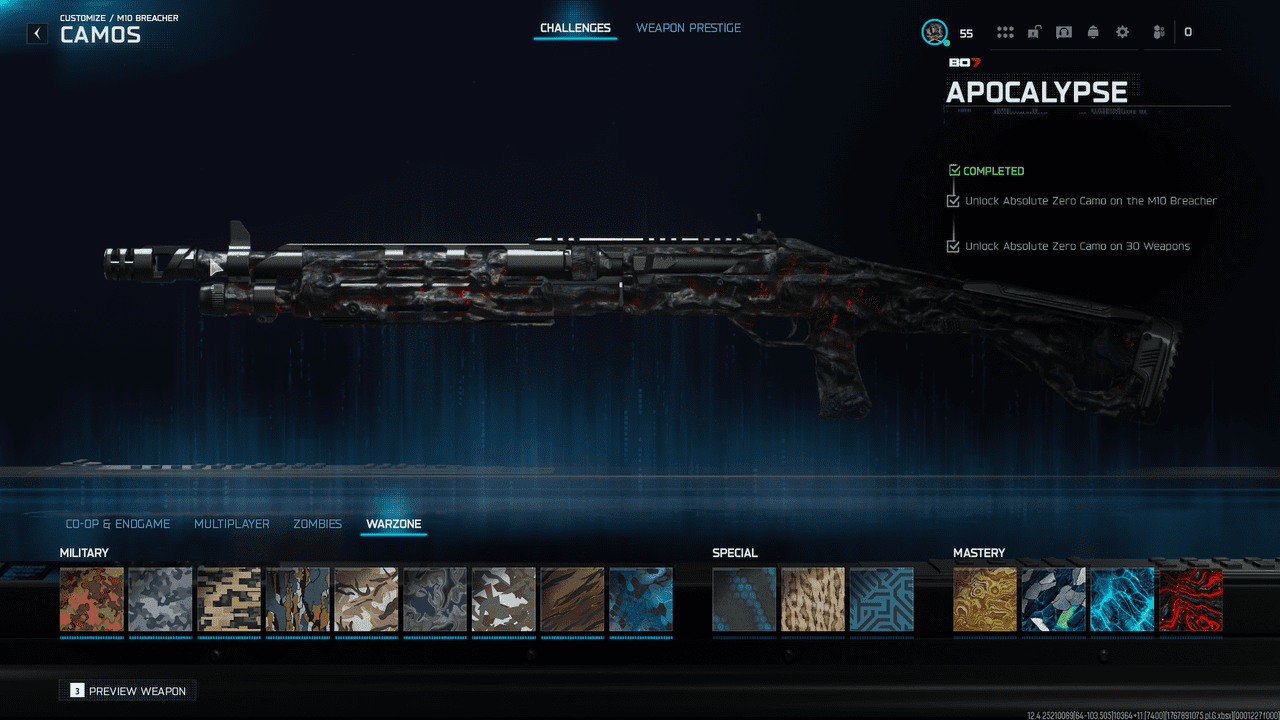Image resolution: width=1280 pixels, height=720 pixels.
Task: Select the Warzone camo category
Action: pos(394,524)
